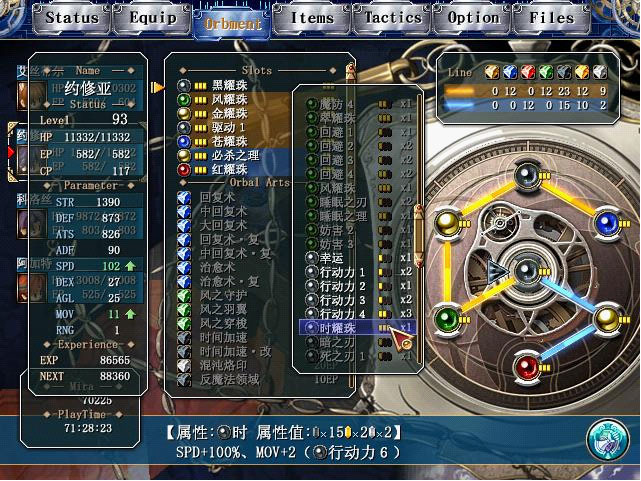Select the 必杀之理 slot entry

pos(232,156)
